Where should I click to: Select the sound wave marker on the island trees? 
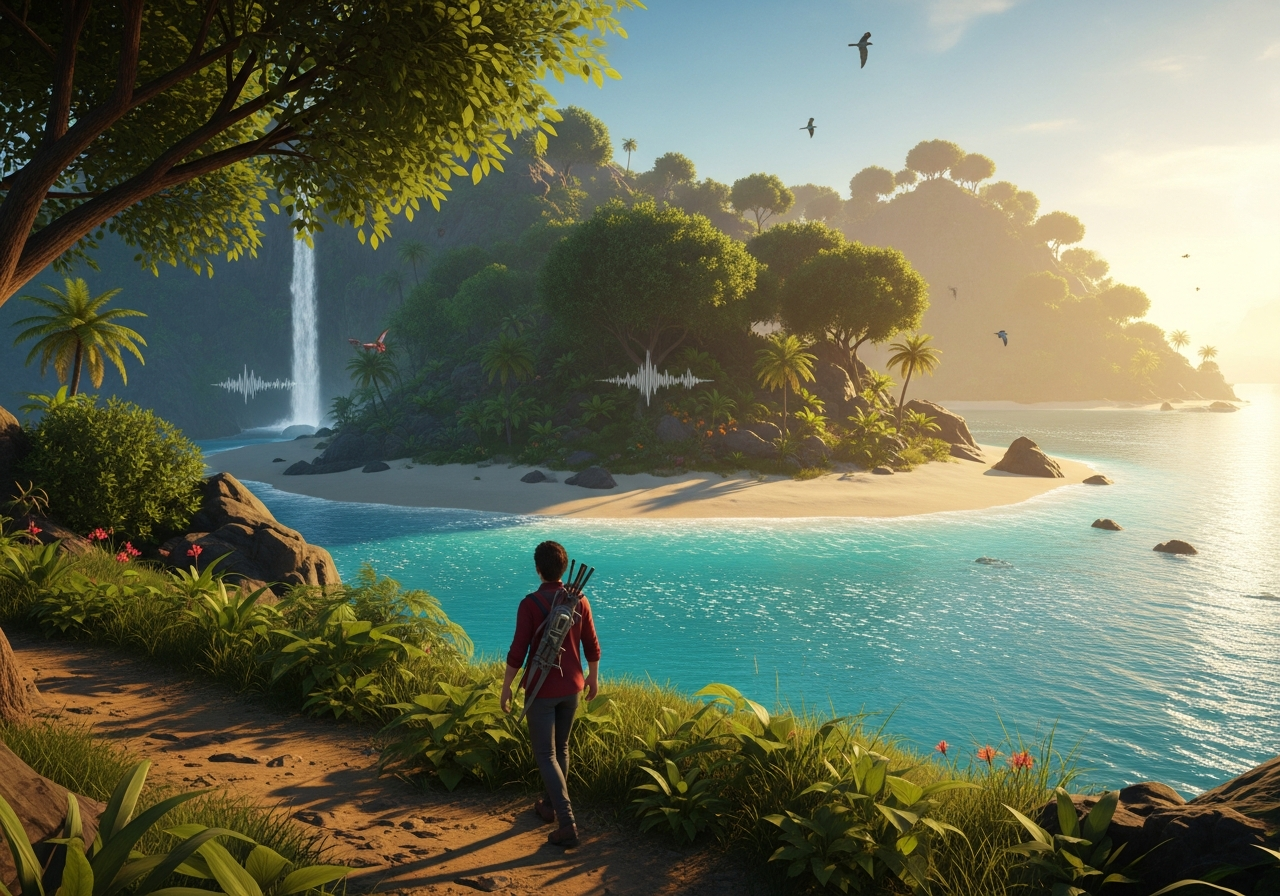654,379
